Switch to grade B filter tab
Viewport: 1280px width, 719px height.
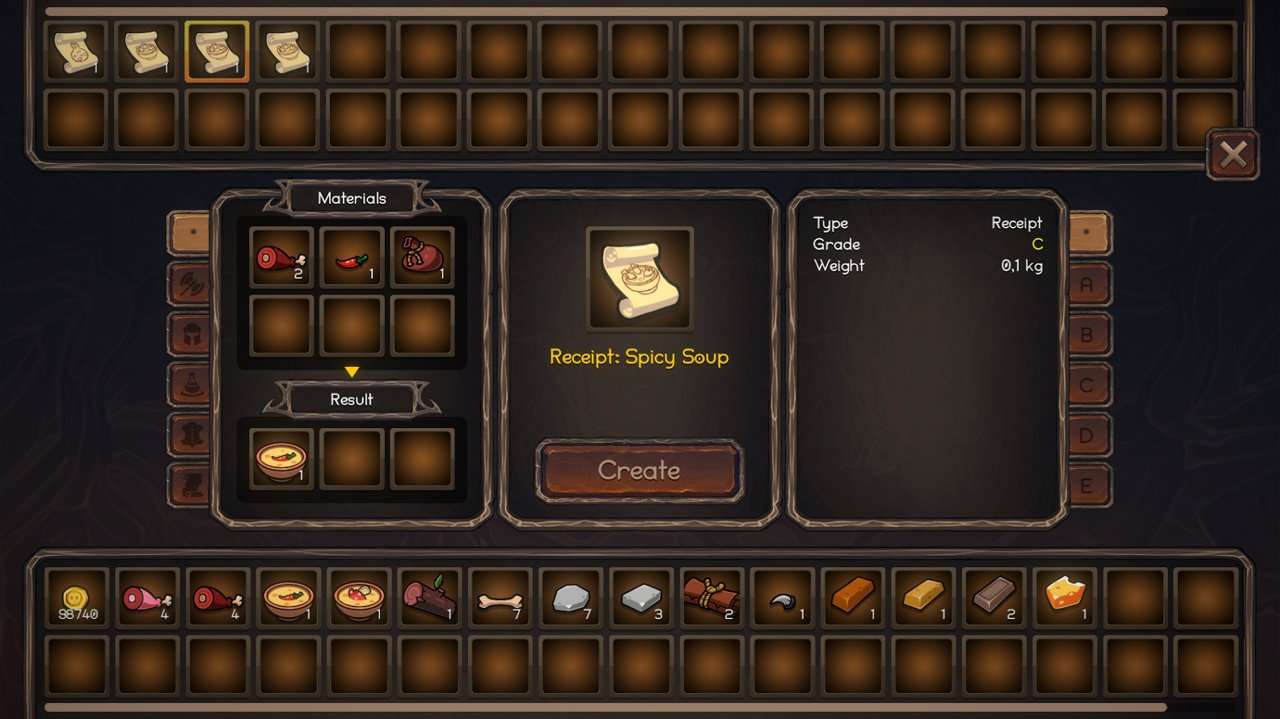tap(1088, 334)
